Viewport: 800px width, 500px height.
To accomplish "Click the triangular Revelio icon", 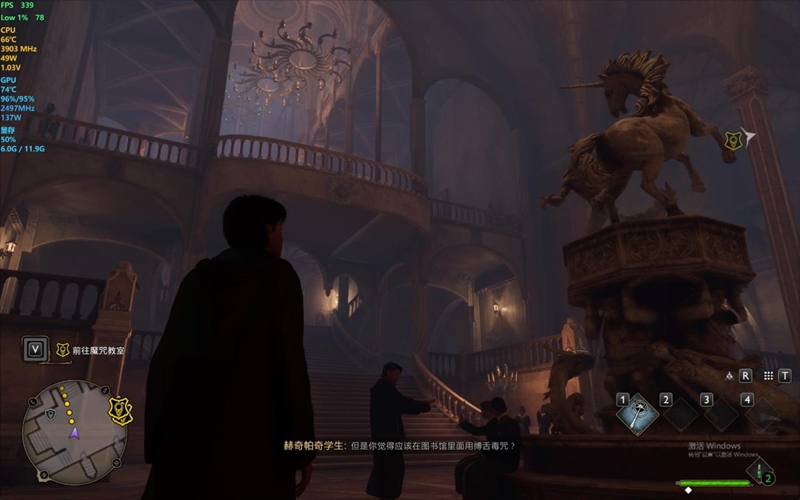I will (x=730, y=376).
